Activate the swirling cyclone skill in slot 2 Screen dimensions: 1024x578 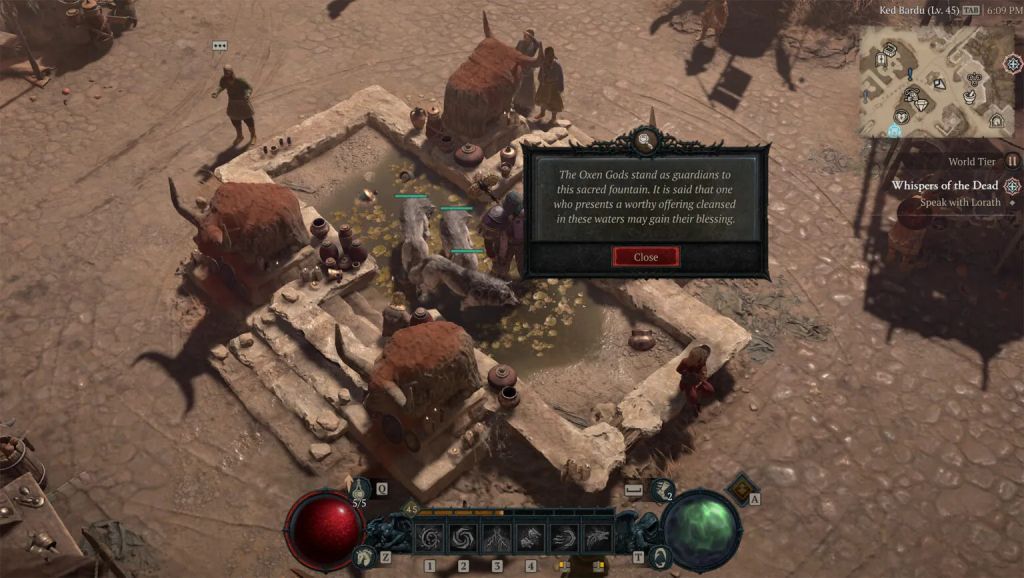[x=464, y=537]
